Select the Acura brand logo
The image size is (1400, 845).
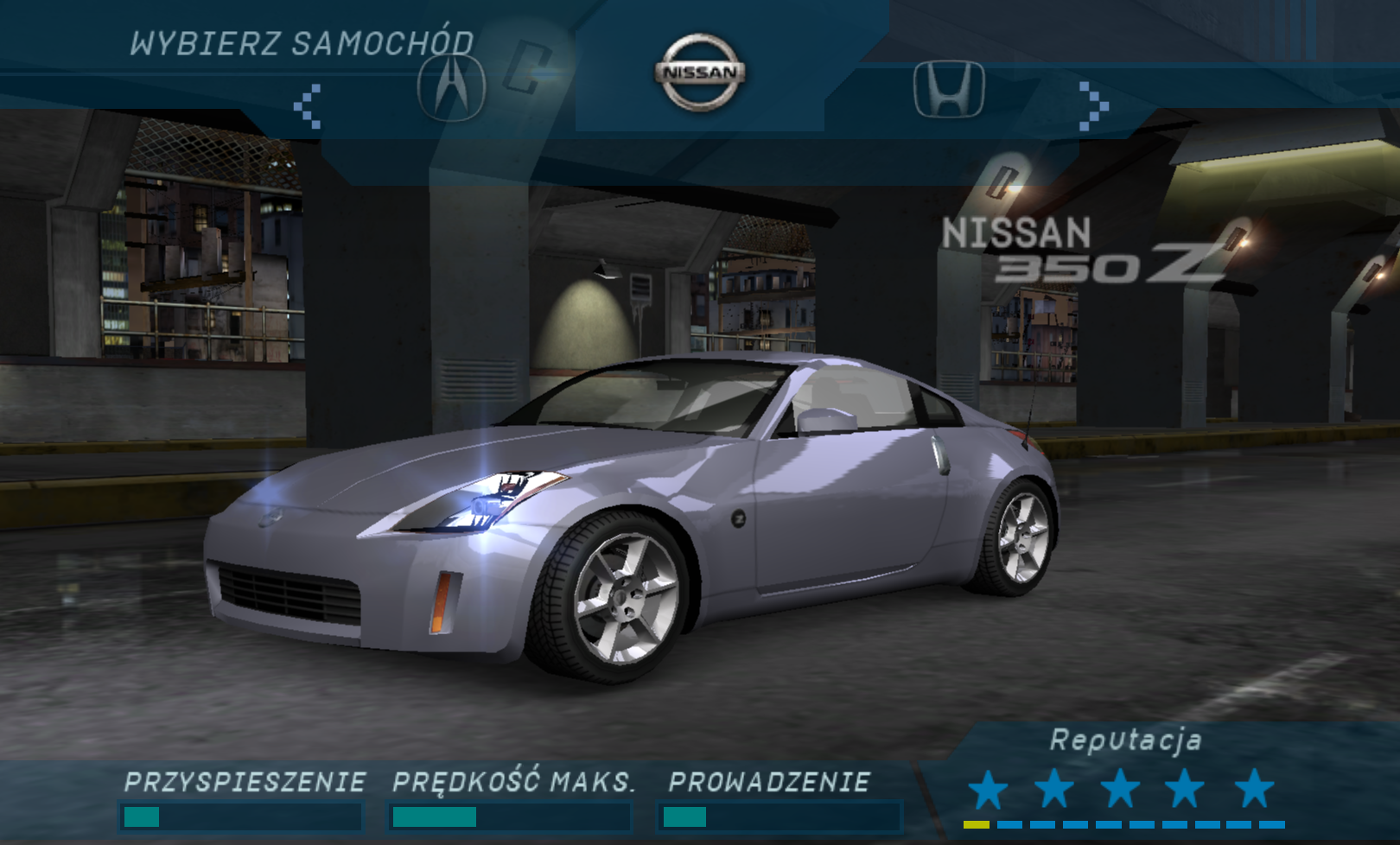[x=451, y=87]
